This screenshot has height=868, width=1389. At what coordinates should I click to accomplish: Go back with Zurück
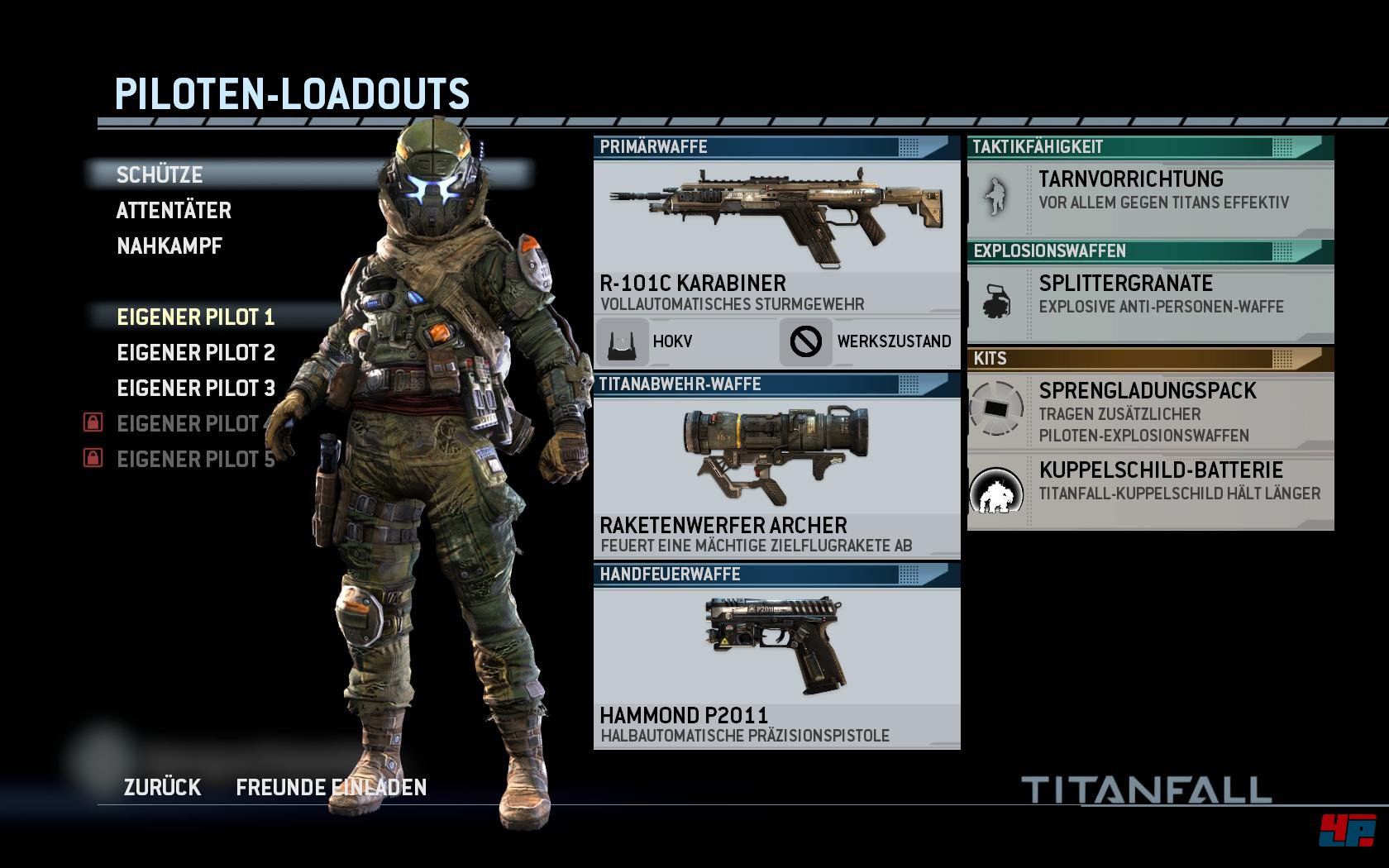coord(162,787)
